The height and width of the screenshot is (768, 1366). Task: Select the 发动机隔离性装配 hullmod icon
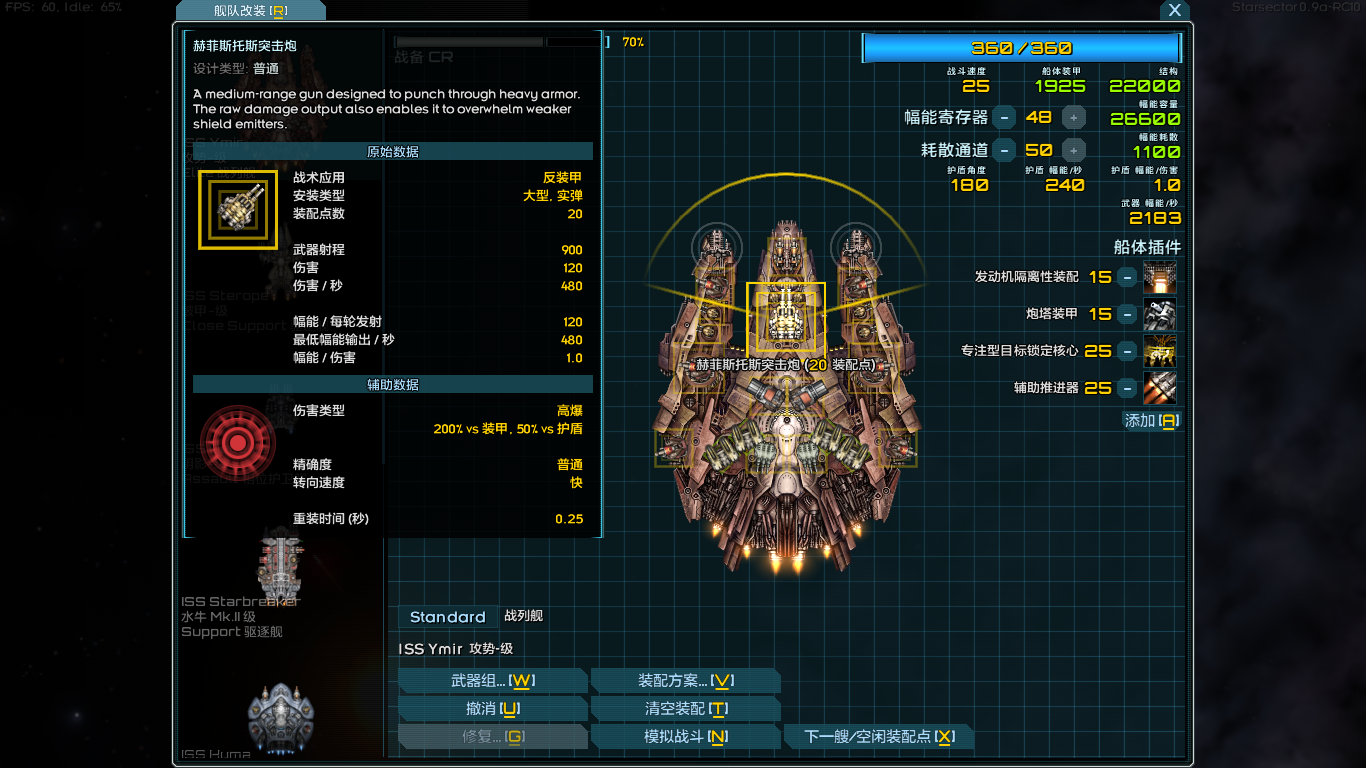point(1160,276)
